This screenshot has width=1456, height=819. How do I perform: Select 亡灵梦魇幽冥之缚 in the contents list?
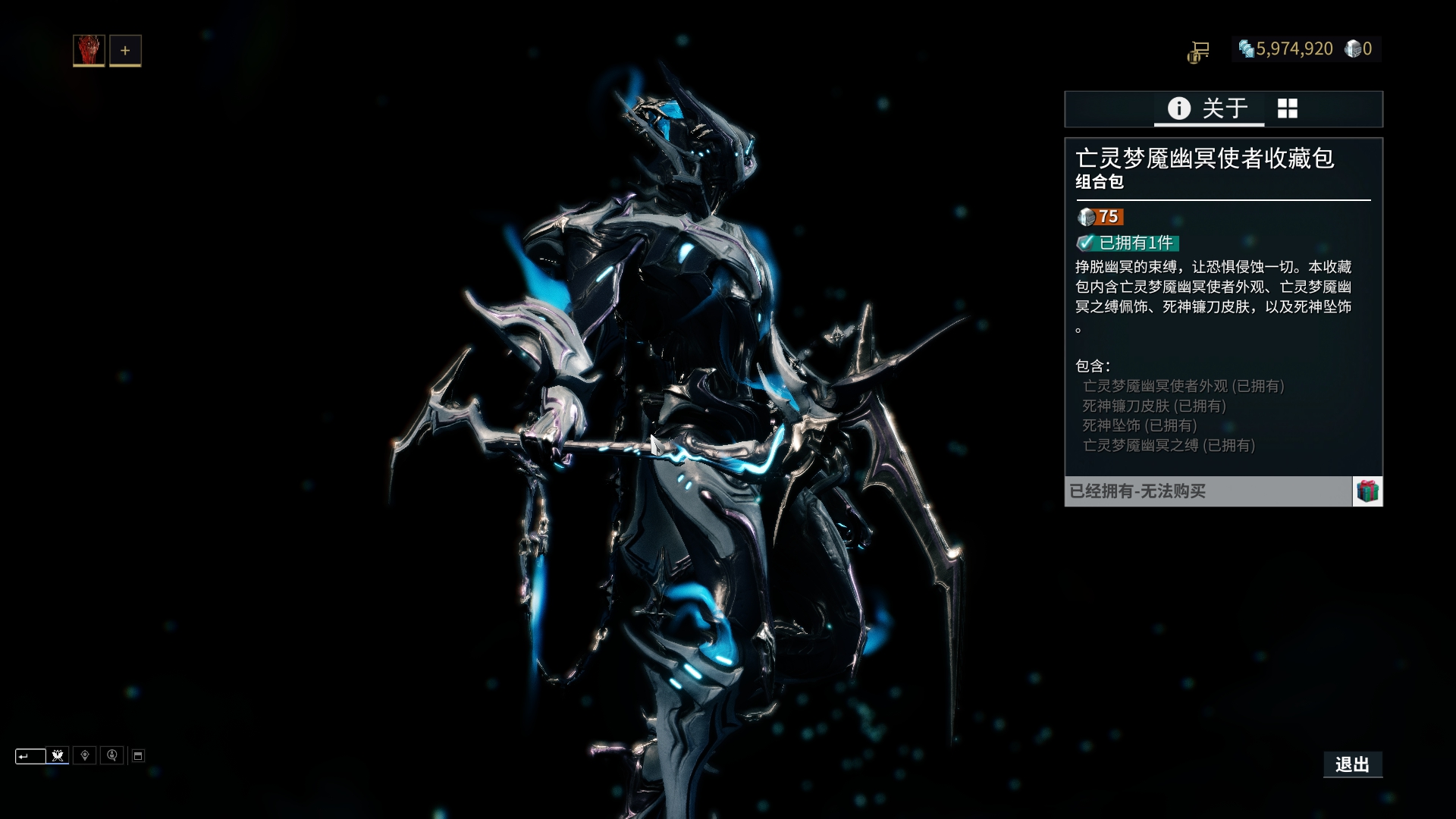coord(1169,445)
